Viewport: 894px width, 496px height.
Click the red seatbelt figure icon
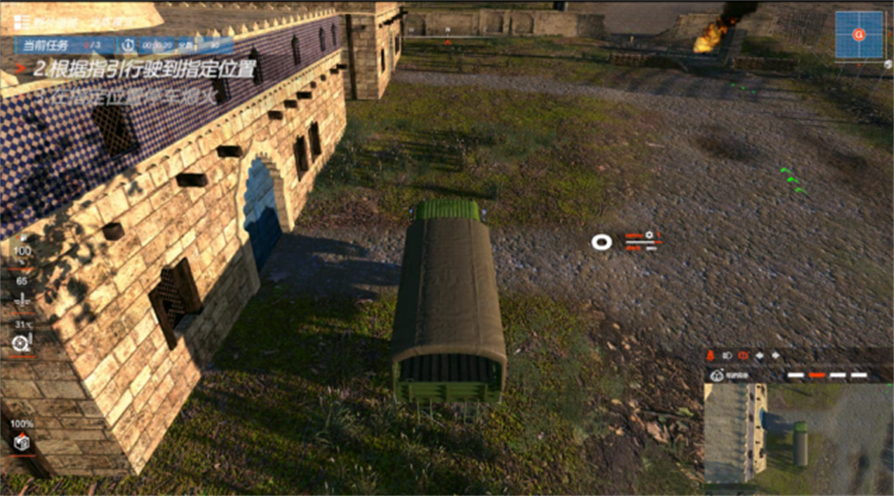[x=710, y=356]
